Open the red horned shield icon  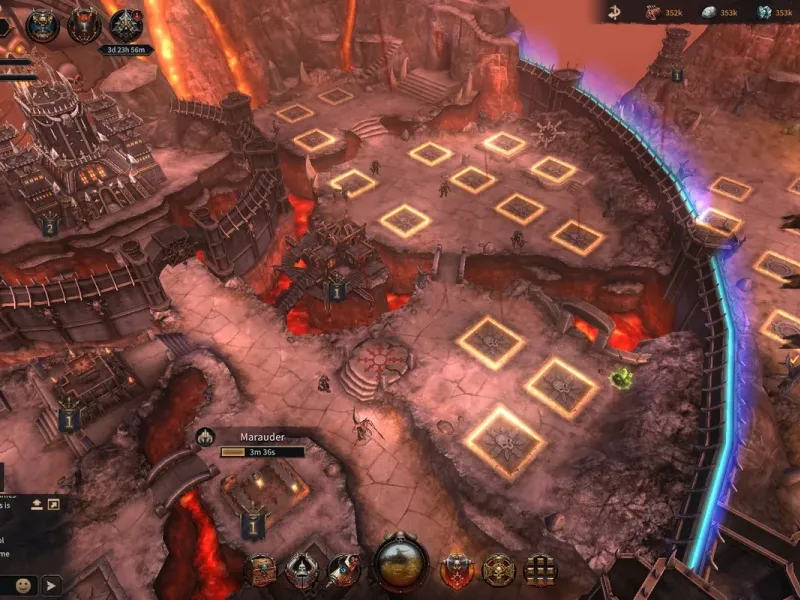click(x=84, y=26)
